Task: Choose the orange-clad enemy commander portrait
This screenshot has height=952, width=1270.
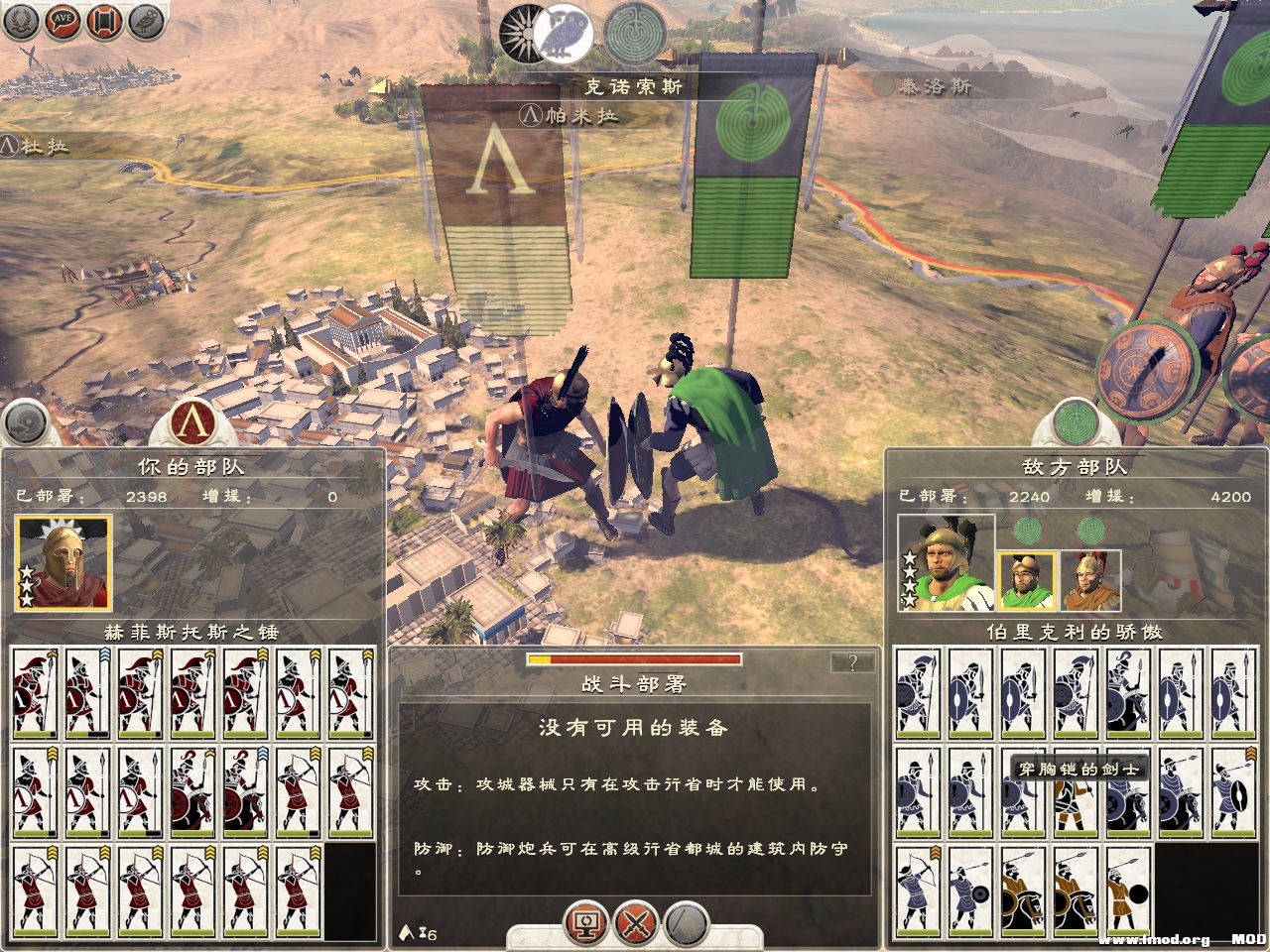Action: pyautogui.click(x=1090, y=580)
